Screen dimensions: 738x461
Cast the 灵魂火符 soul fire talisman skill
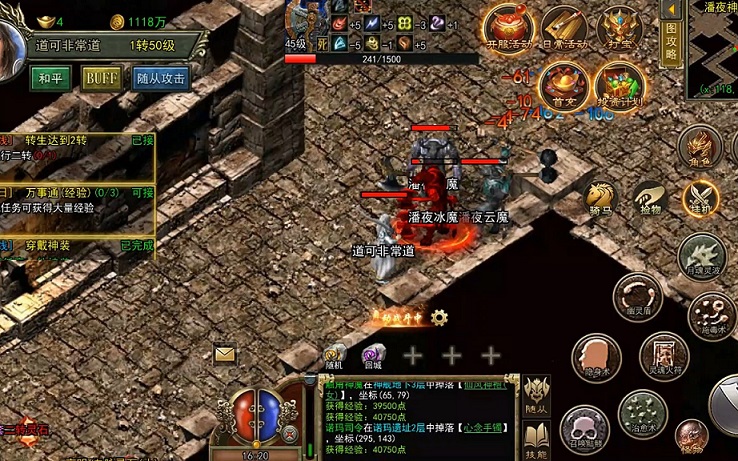click(663, 357)
